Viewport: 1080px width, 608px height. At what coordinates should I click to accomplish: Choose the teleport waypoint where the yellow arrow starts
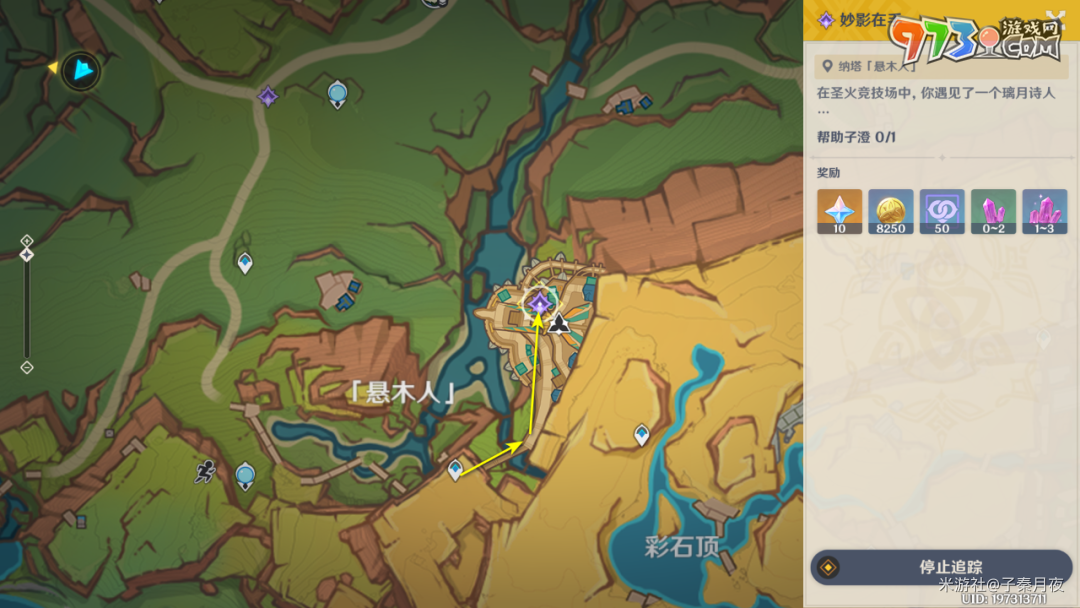coord(456,468)
